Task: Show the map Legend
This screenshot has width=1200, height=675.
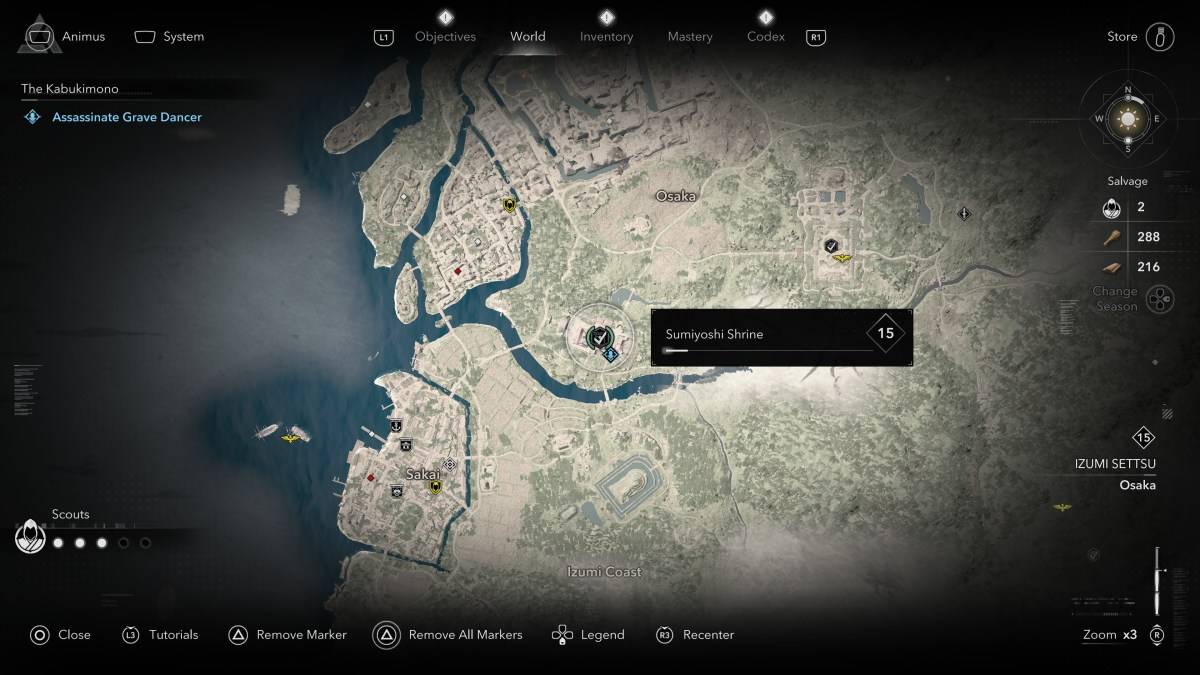Action: (x=602, y=634)
